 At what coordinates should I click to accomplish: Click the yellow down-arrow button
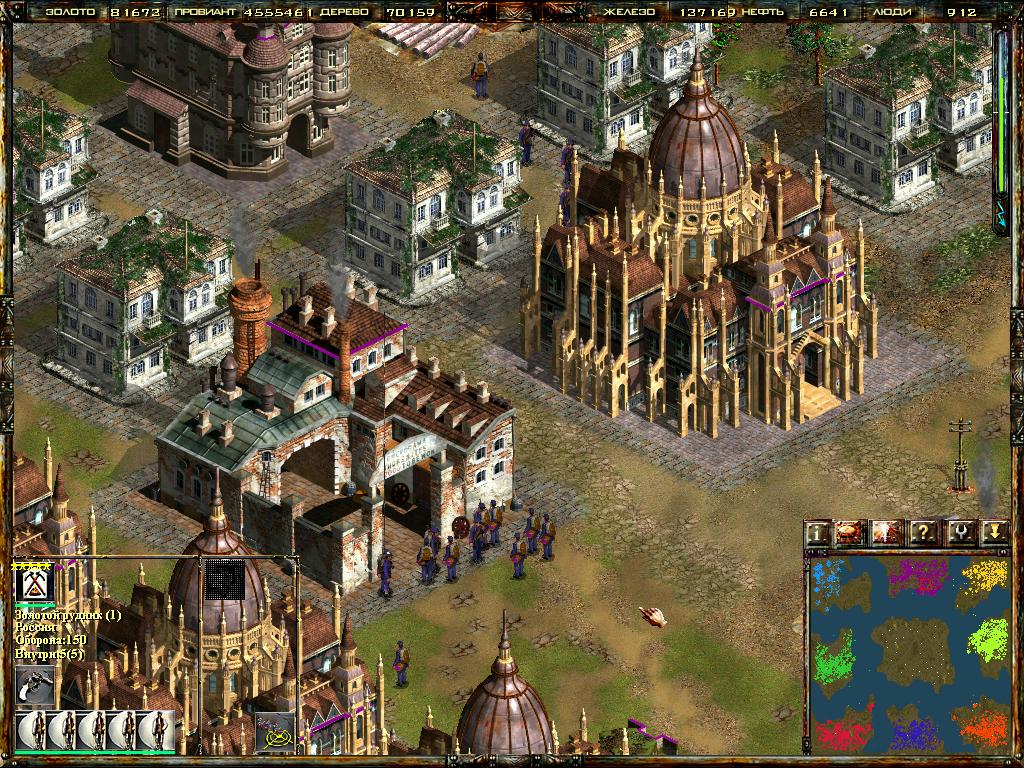point(993,532)
